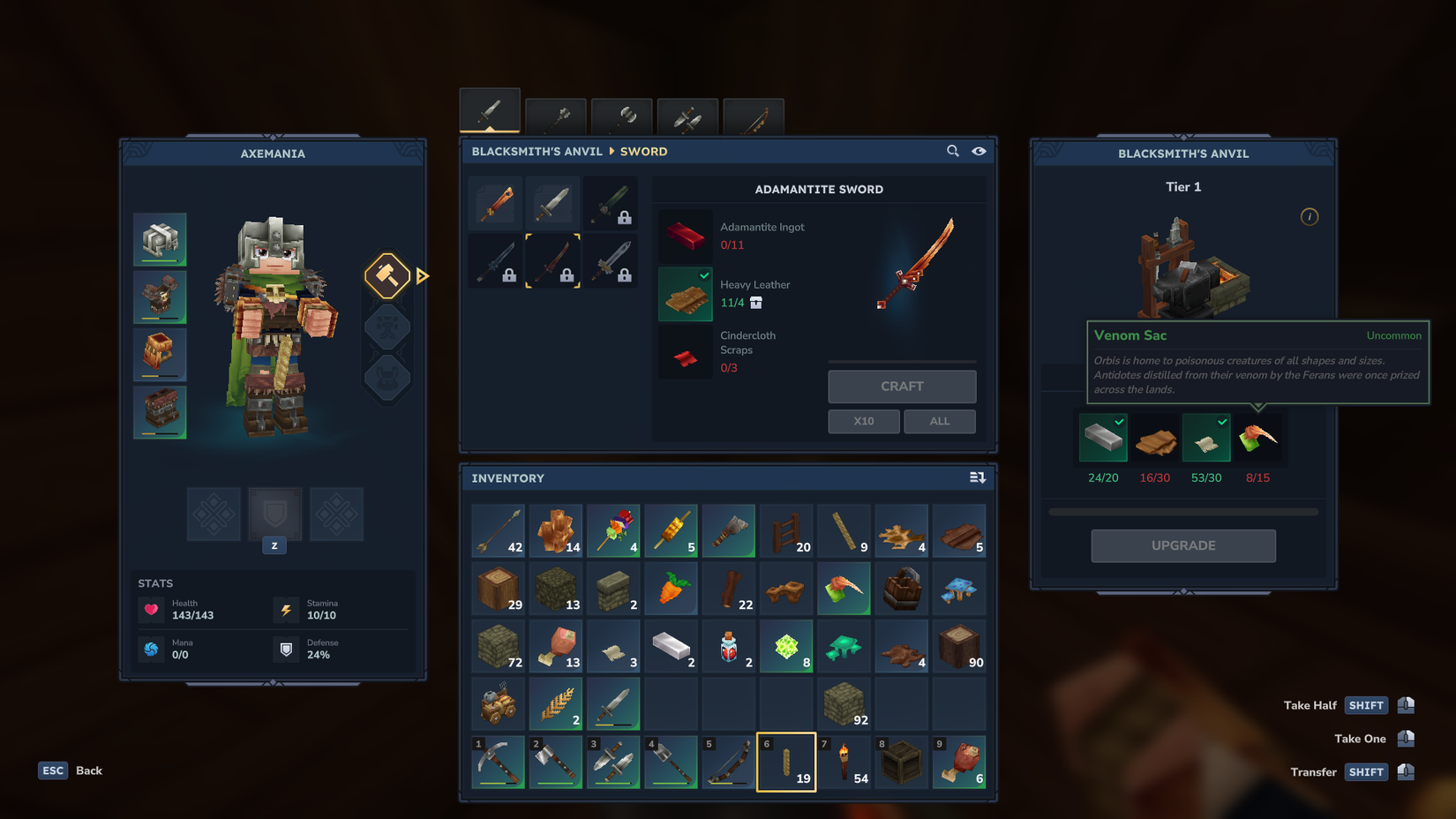The height and width of the screenshot is (819, 1456).
Task: Click the inventory sort icon
Action: pyautogui.click(x=978, y=477)
